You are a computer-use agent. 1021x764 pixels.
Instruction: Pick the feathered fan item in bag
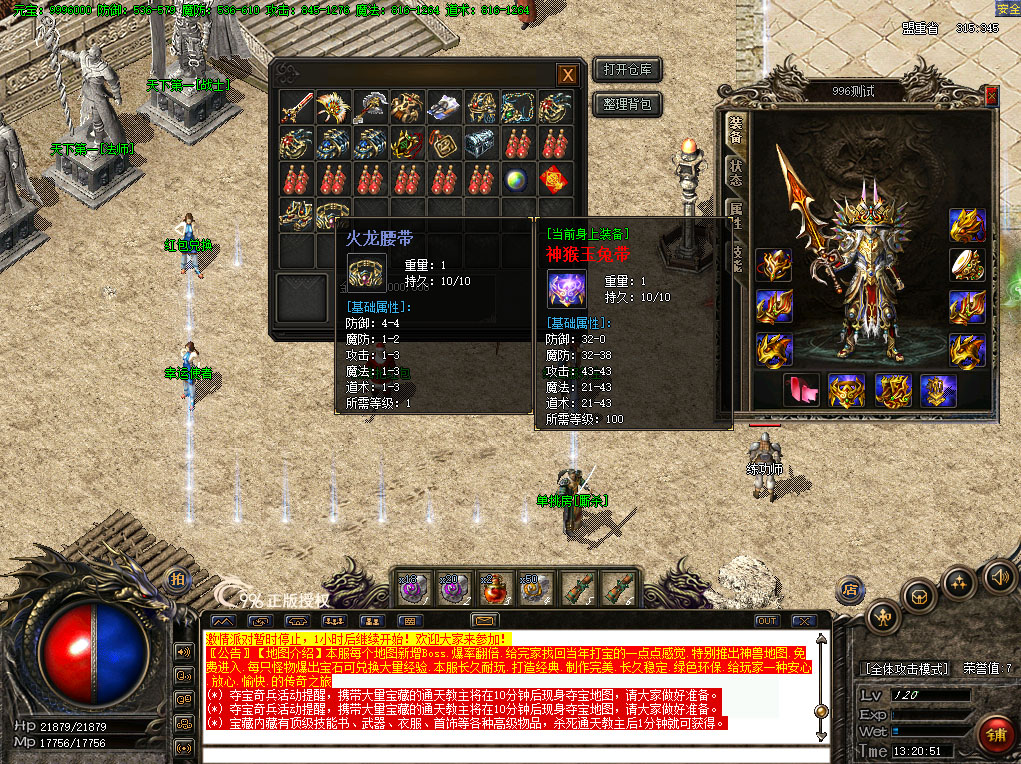pyautogui.click(x=333, y=107)
